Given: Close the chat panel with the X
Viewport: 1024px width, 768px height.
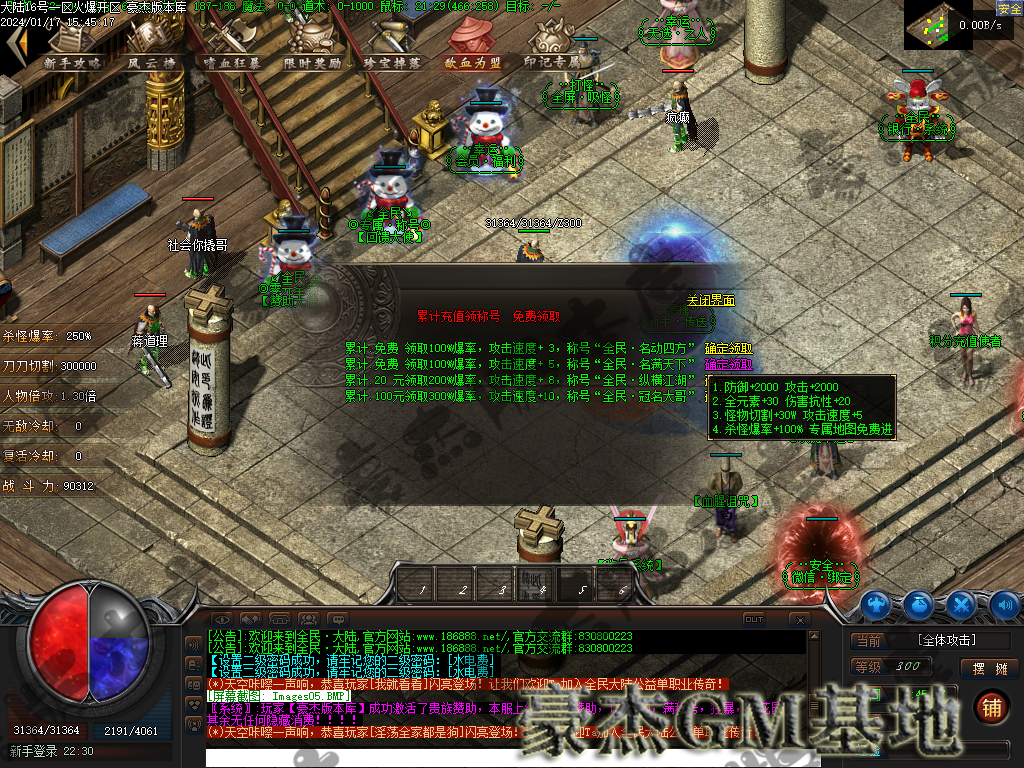Looking at the screenshot, I should pyautogui.click(x=799, y=620).
